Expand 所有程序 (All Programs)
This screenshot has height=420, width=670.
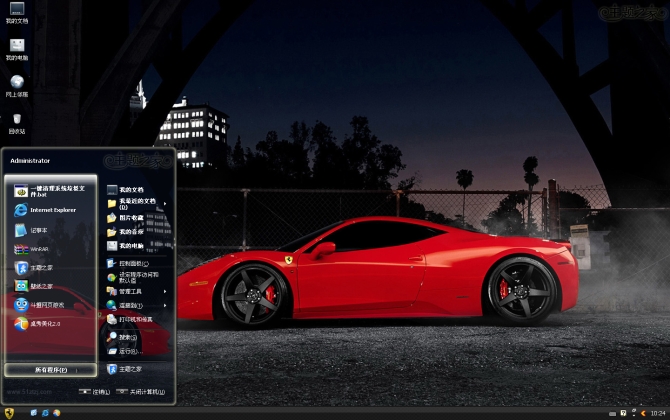tap(49, 370)
